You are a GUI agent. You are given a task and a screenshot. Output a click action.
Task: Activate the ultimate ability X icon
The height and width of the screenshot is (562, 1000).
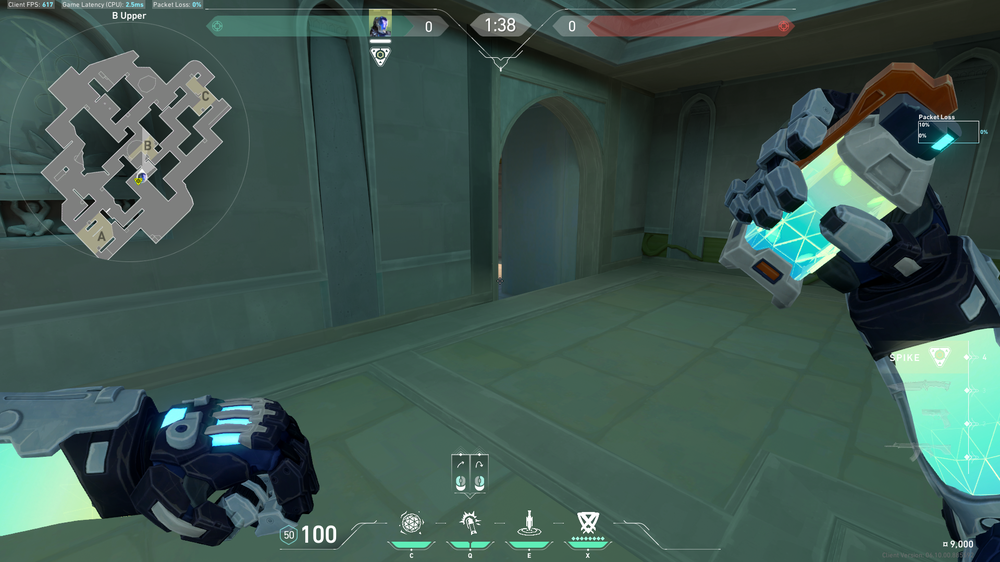(587, 522)
